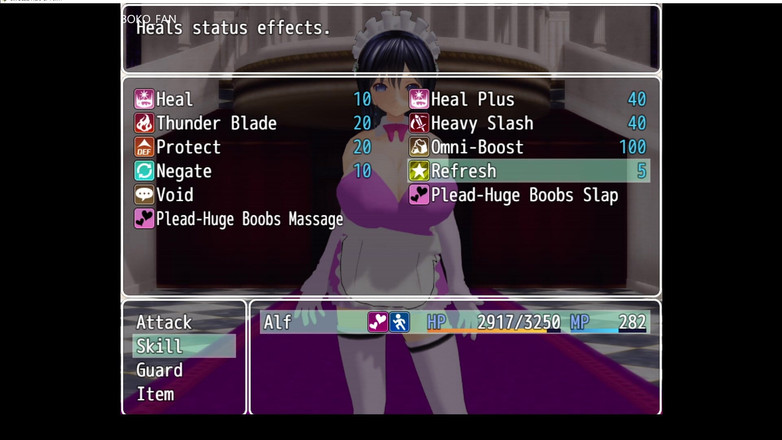Image resolution: width=782 pixels, height=440 pixels.
Task: Select Alf's status row
Action: coord(454,322)
